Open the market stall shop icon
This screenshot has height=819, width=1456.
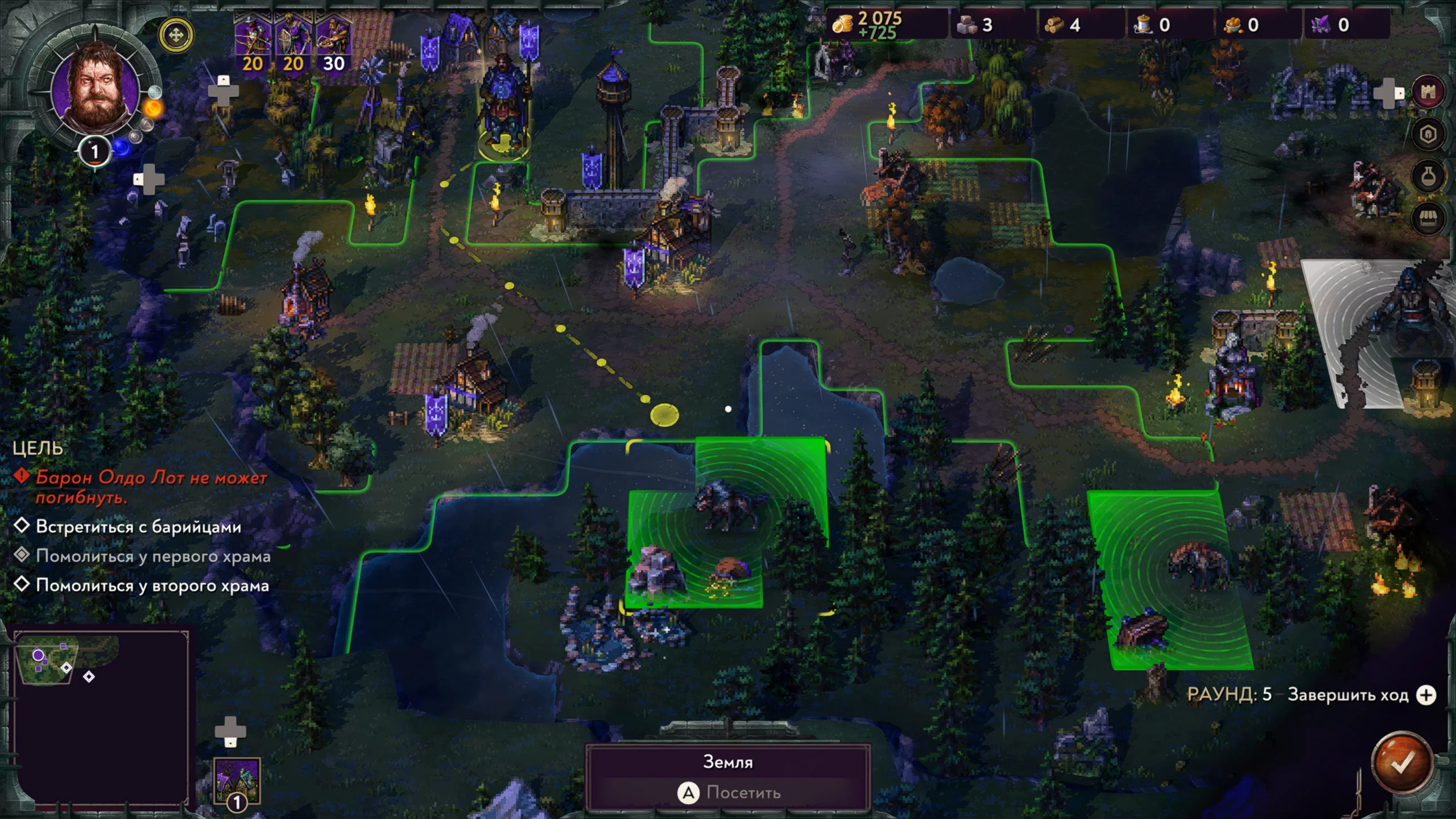click(1428, 219)
